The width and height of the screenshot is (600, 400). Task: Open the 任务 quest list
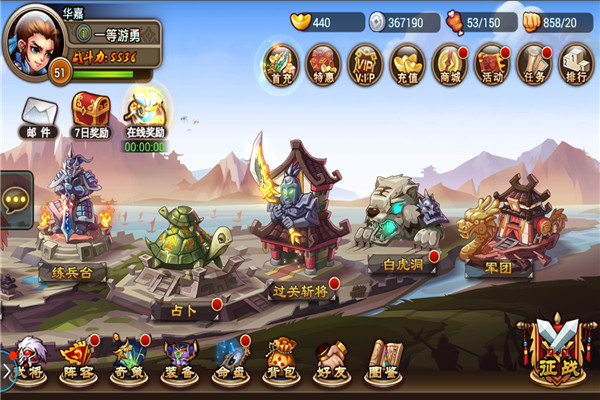[534, 65]
